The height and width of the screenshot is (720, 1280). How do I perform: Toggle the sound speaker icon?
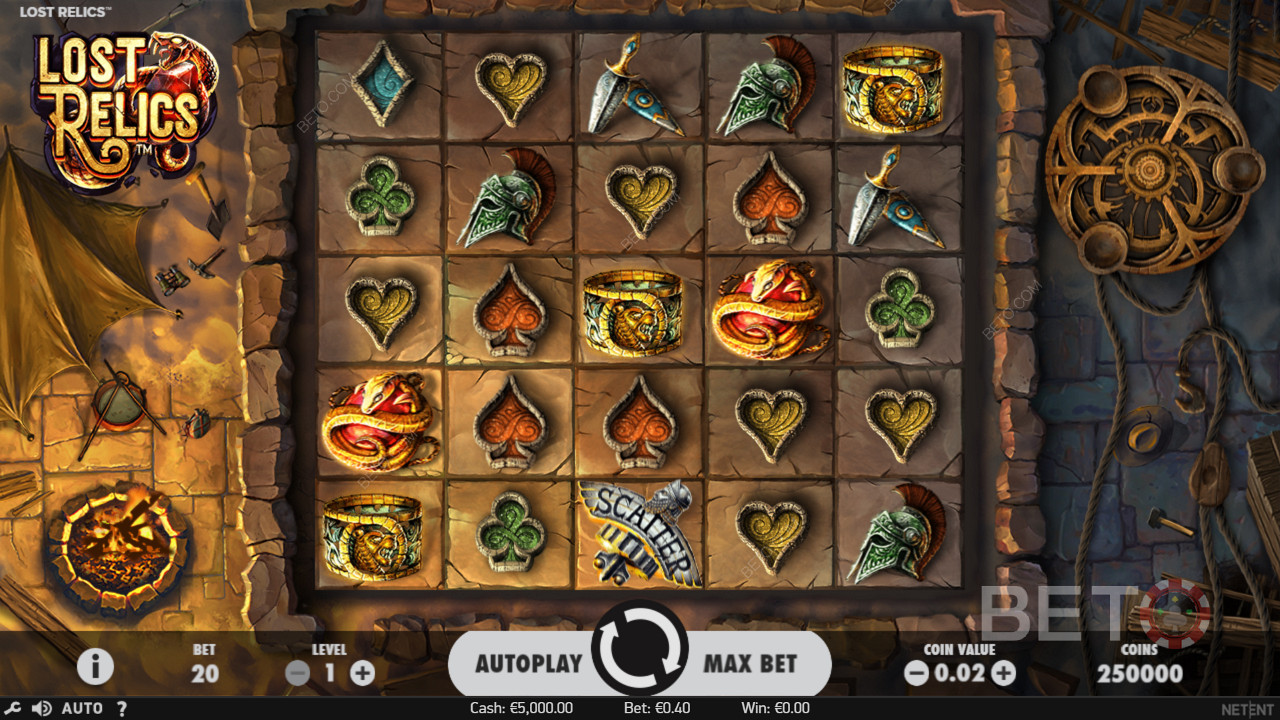(x=41, y=708)
